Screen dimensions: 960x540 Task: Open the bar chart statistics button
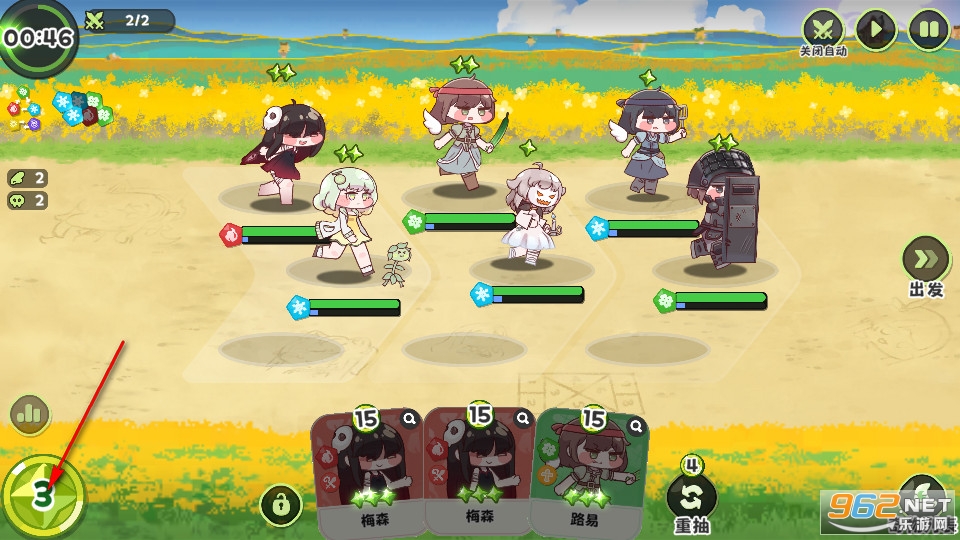(x=30, y=414)
